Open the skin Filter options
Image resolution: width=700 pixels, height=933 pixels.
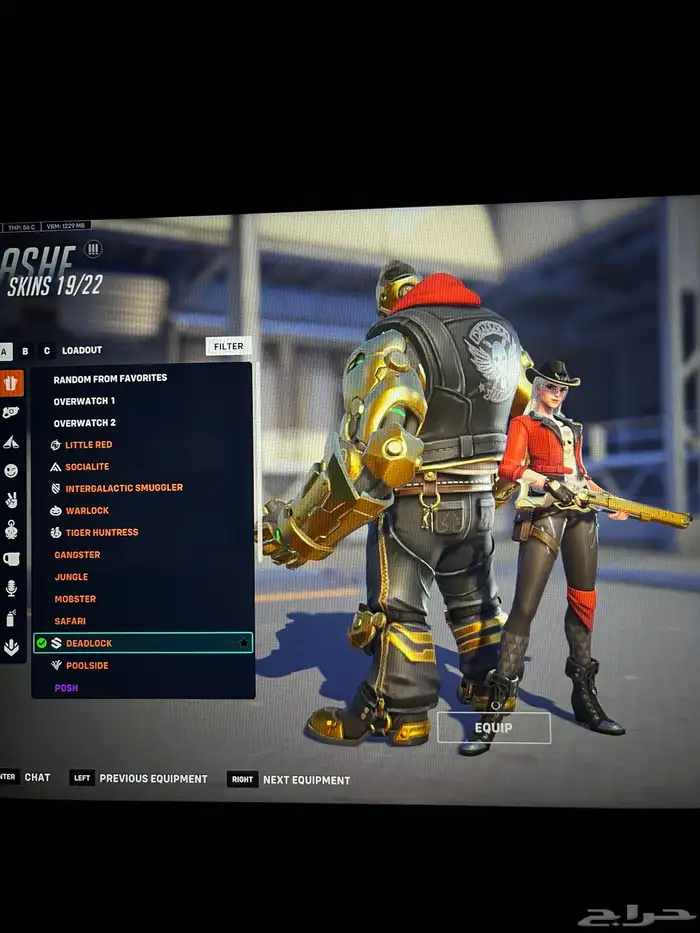(228, 346)
